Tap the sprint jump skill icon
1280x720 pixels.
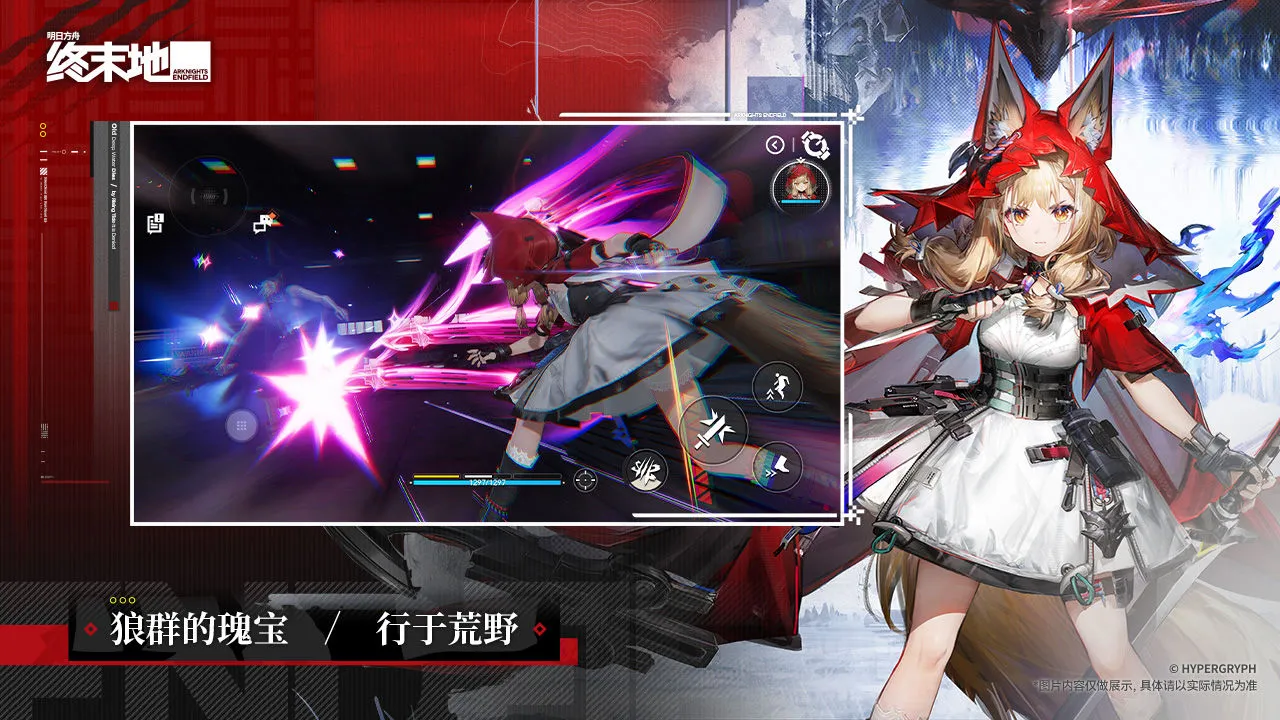coord(776,384)
